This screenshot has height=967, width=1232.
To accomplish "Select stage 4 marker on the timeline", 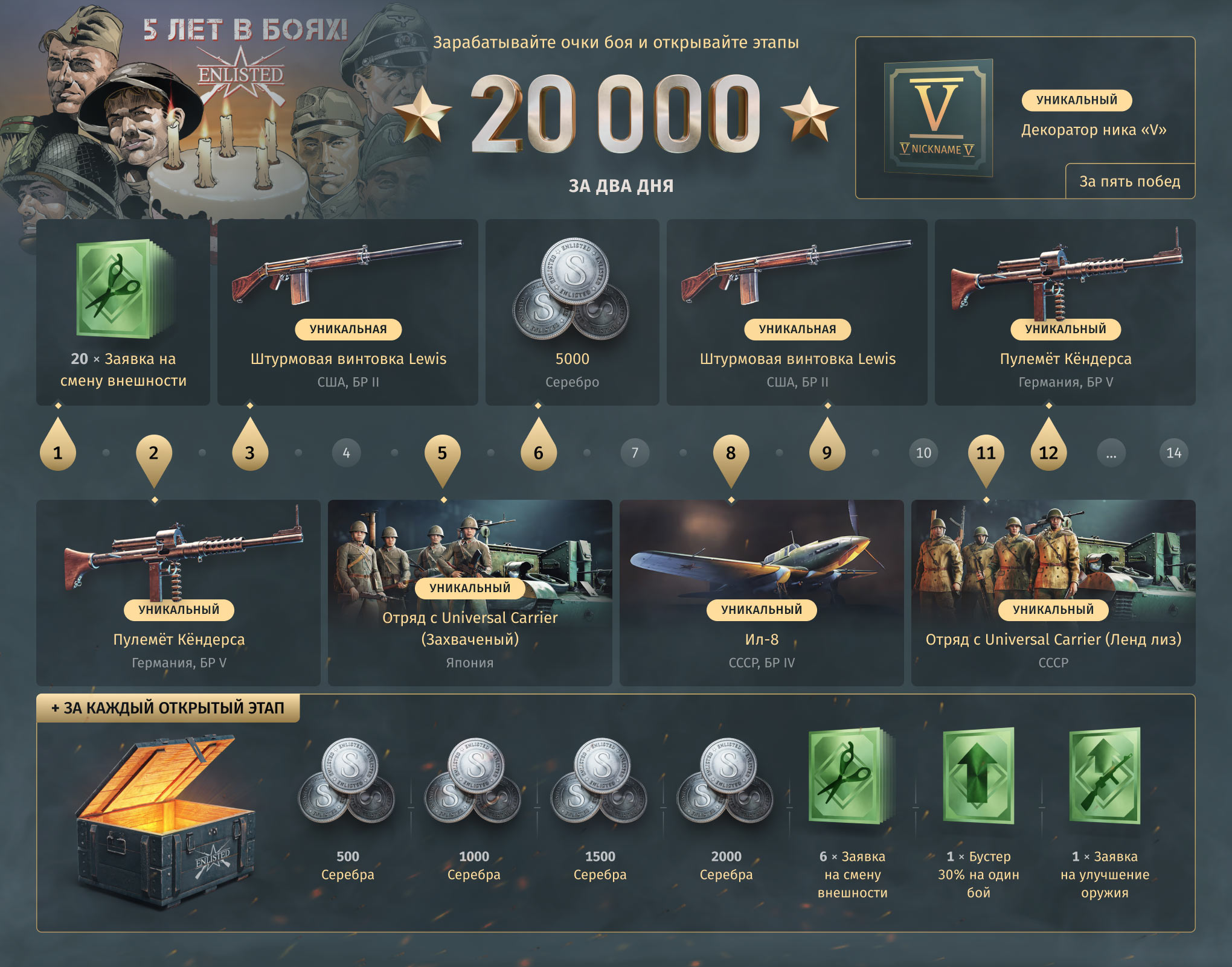I will point(346,453).
